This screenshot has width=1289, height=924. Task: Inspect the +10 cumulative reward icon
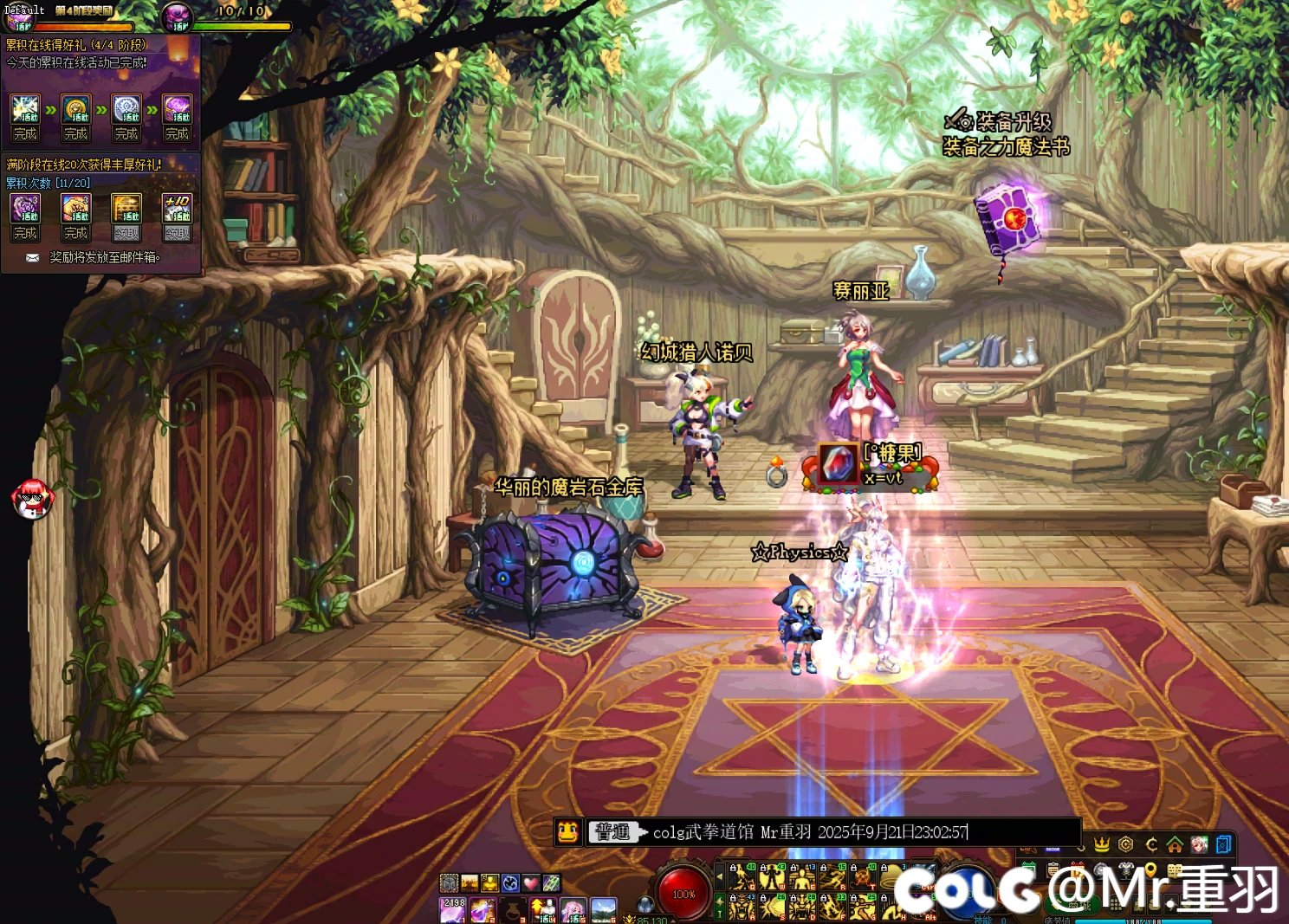[178, 209]
